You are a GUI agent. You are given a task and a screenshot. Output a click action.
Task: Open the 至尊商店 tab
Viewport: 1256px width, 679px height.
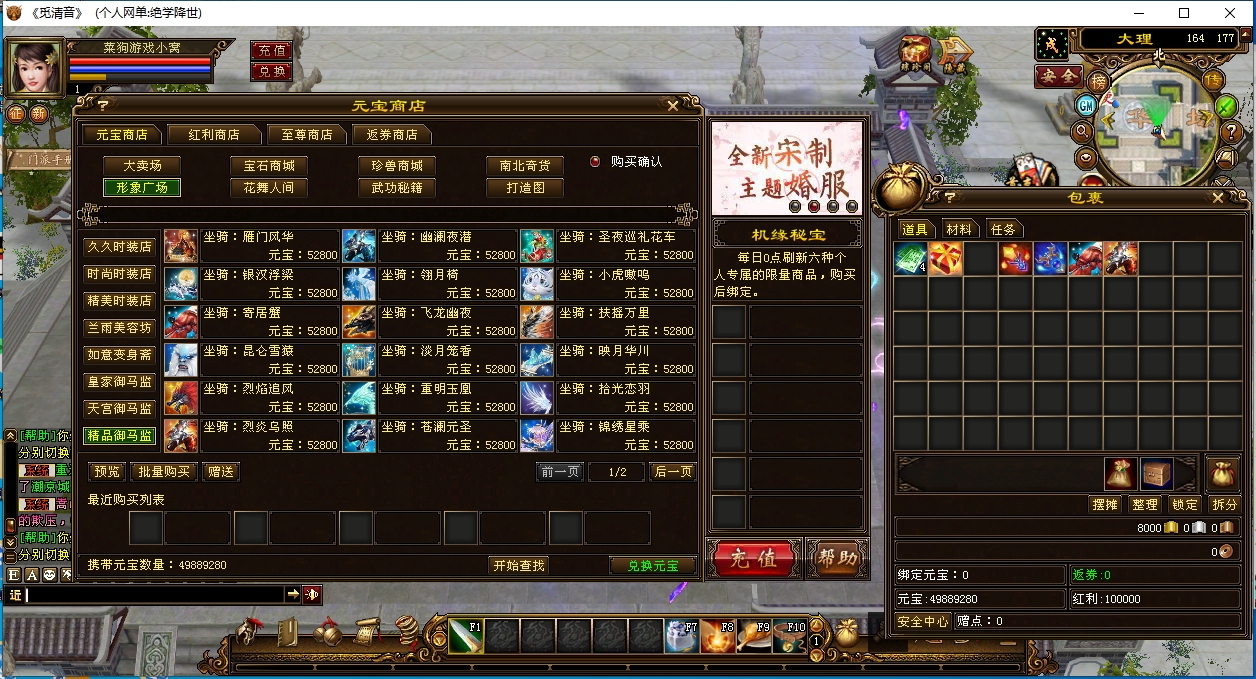[306, 135]
